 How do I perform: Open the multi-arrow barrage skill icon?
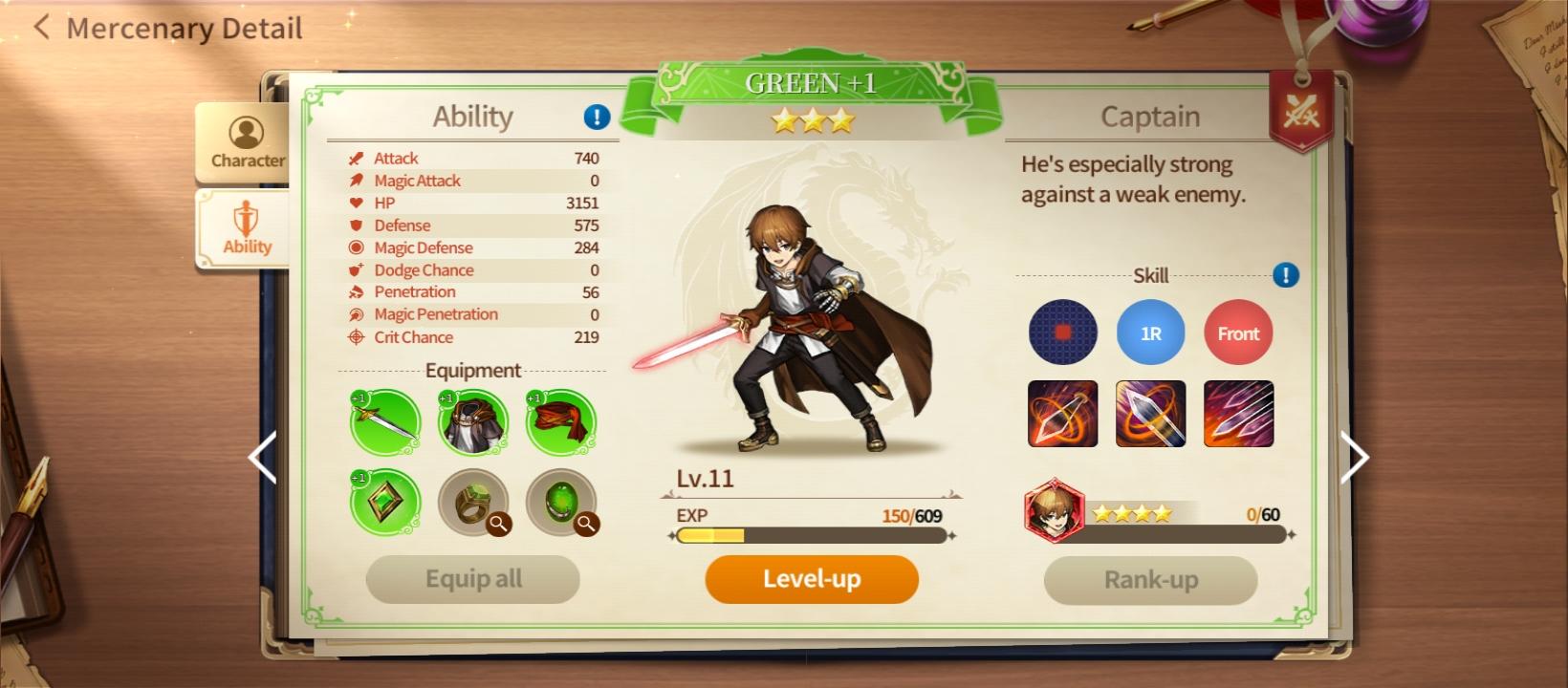pos(1238,414)
